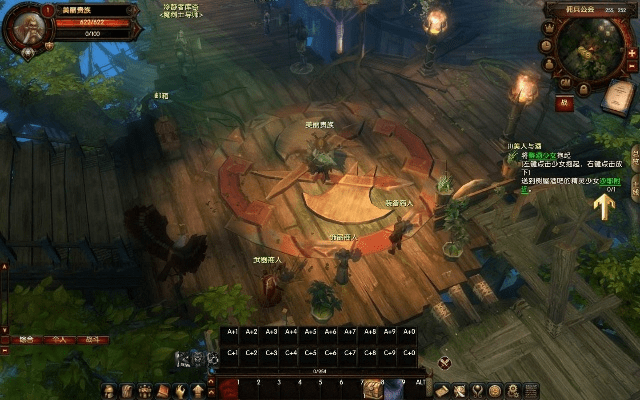Zoom out the minimap with the minus button
This screenshot has height=400, width=640.
(632, 68)
